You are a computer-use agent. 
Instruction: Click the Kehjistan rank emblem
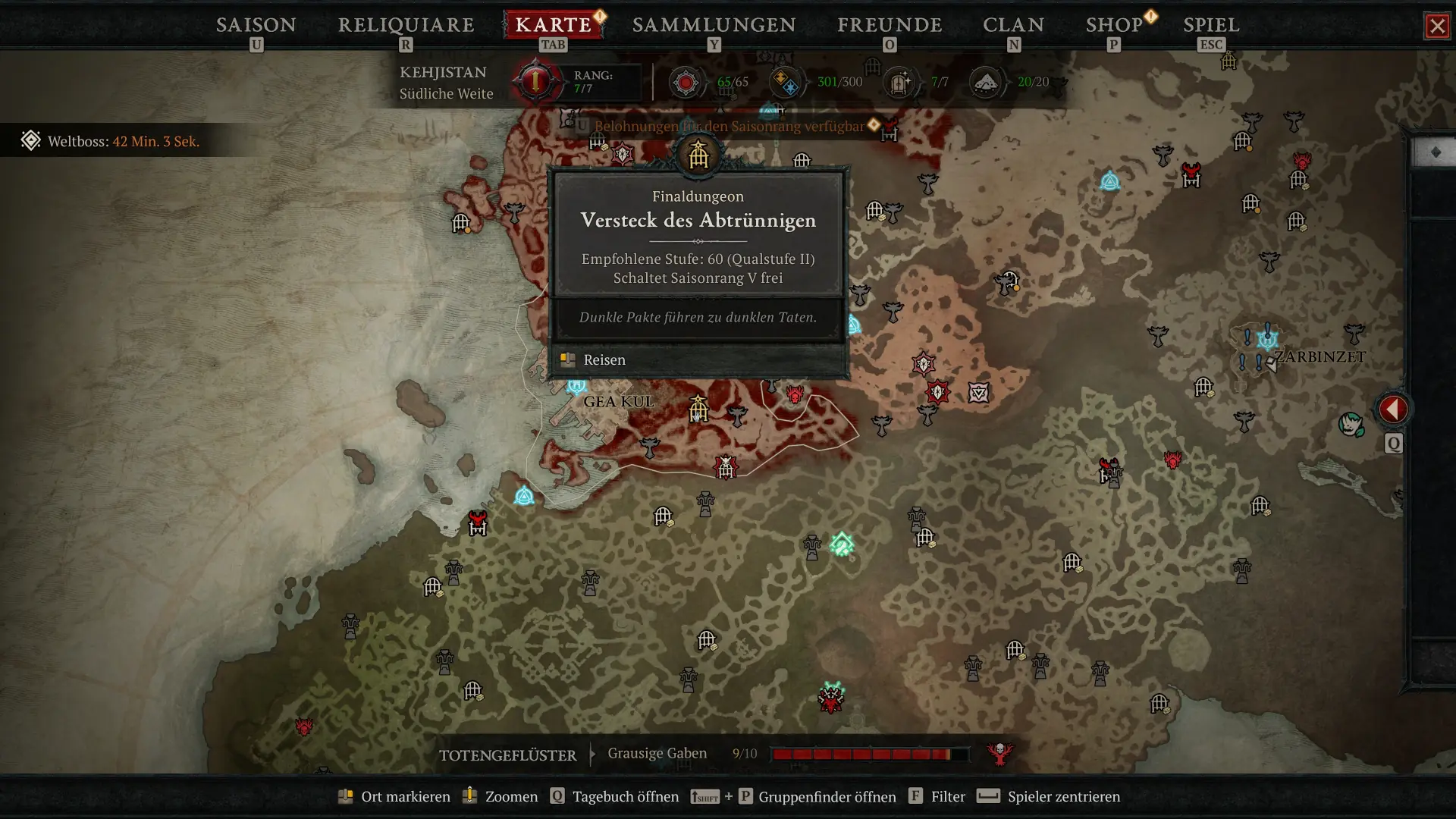535,82
